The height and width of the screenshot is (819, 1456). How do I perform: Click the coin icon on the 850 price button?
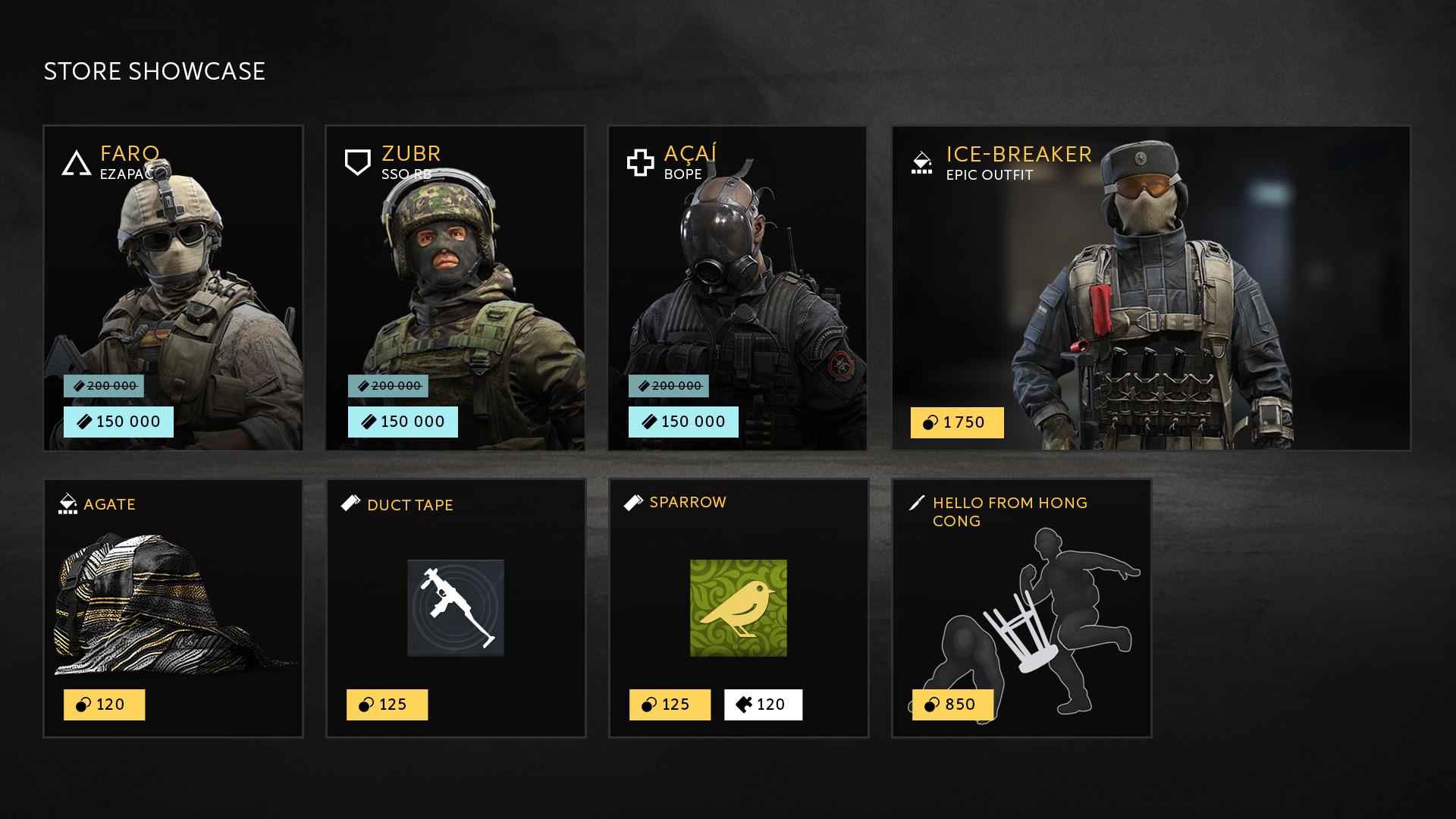930,704
